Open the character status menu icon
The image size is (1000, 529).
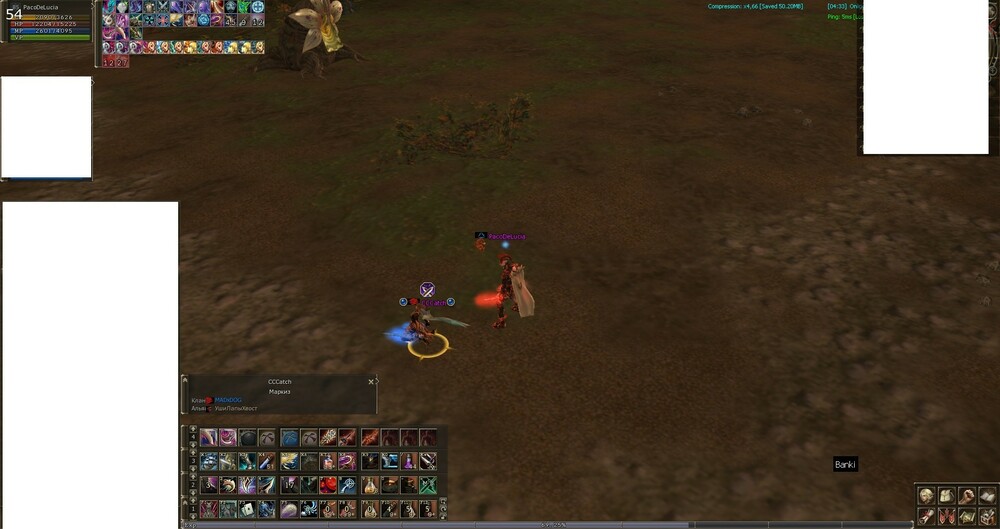[927, 495]
